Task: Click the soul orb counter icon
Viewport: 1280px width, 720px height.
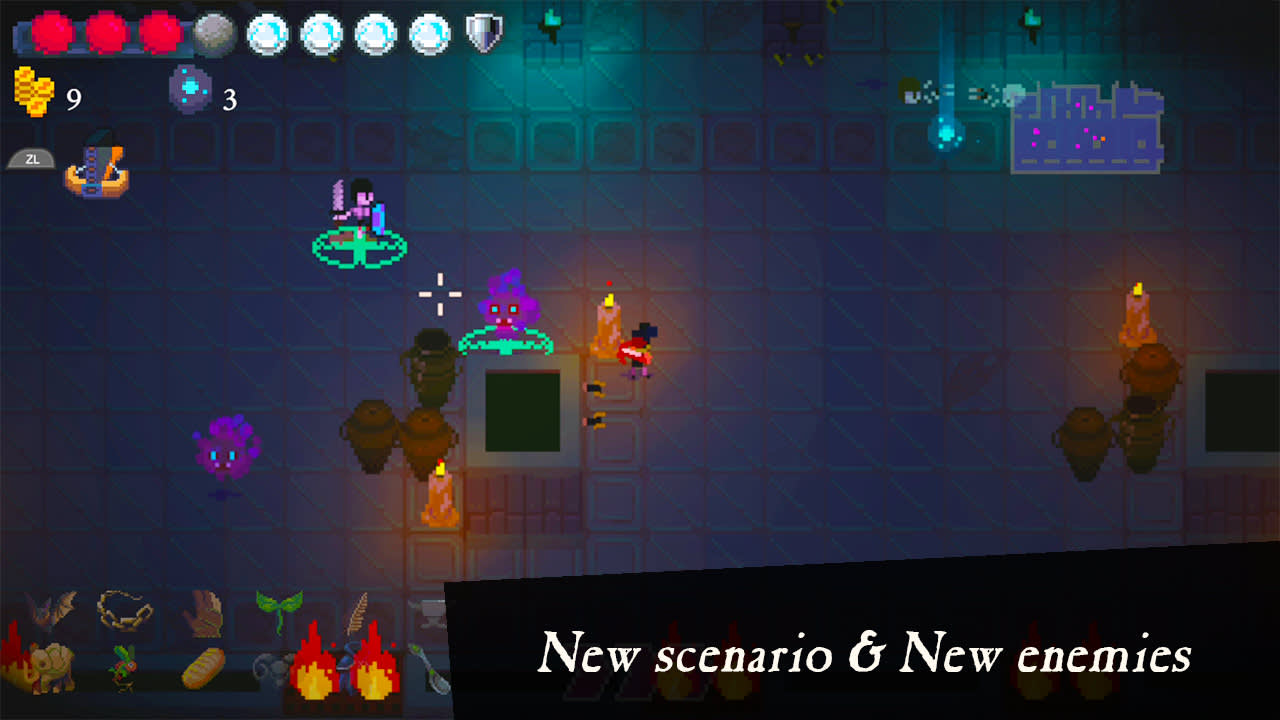Action: [x=190, y=88]
